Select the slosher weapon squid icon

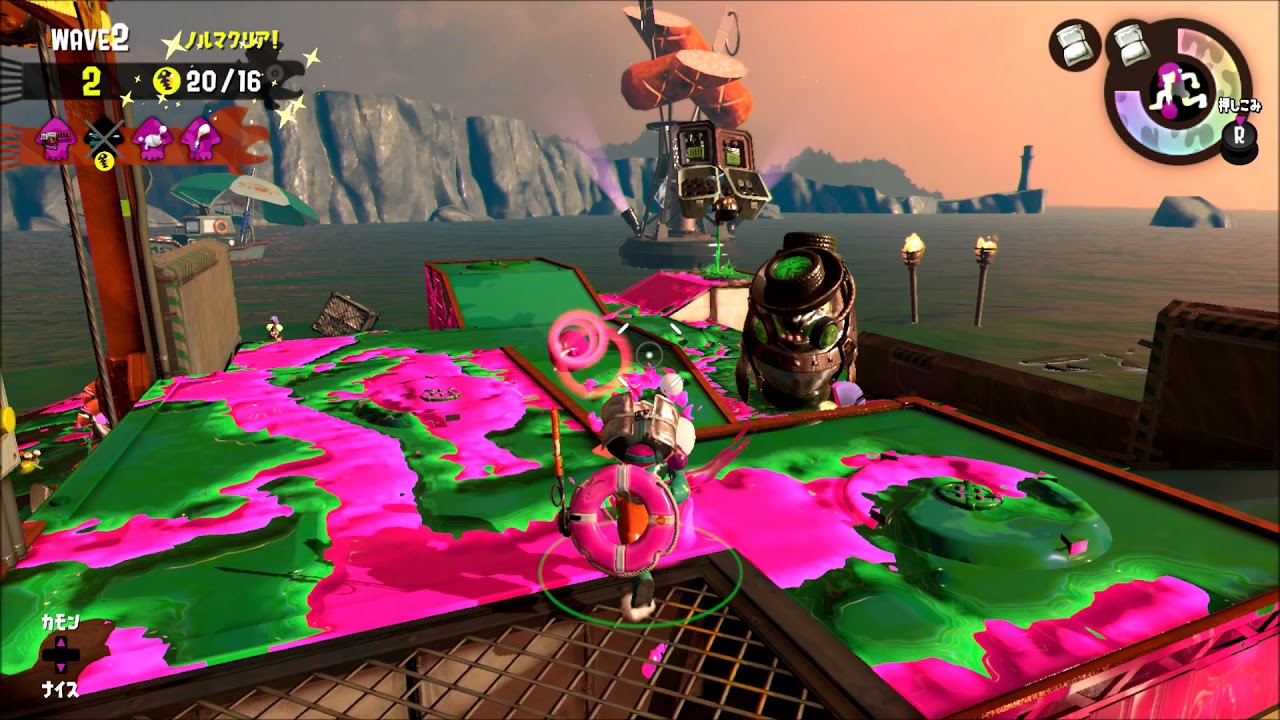[x=151, y=136]
